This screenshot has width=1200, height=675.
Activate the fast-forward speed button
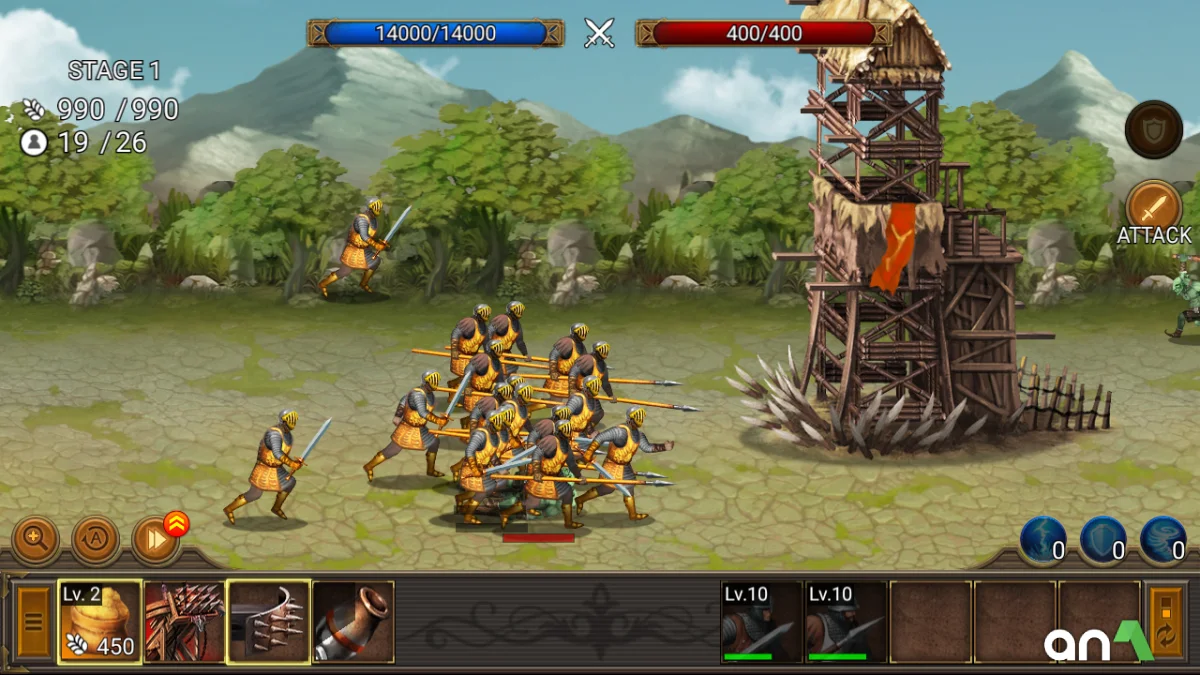(155, 540)
